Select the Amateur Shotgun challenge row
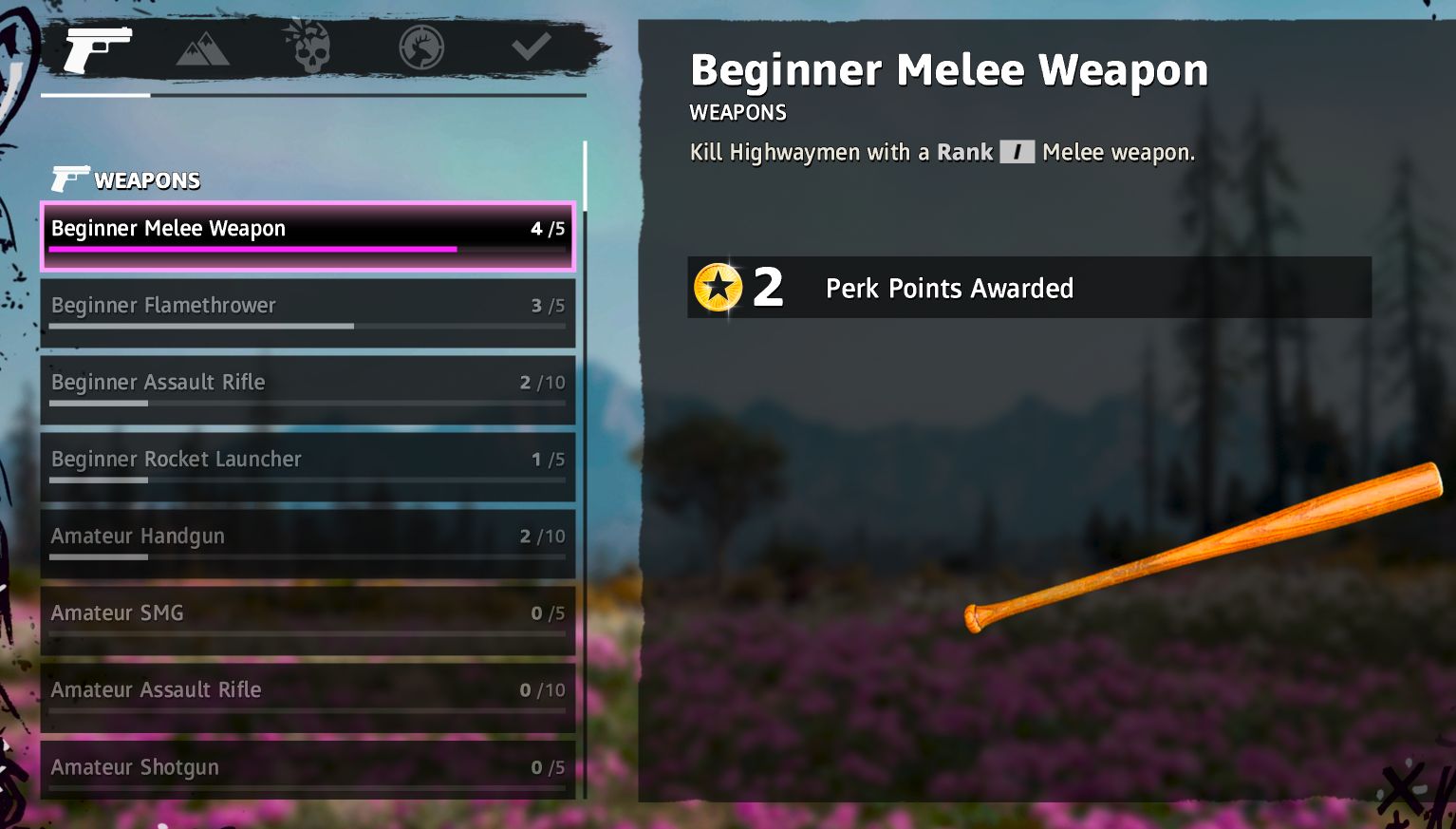1456x829 pixels. (x=308, y=770)
